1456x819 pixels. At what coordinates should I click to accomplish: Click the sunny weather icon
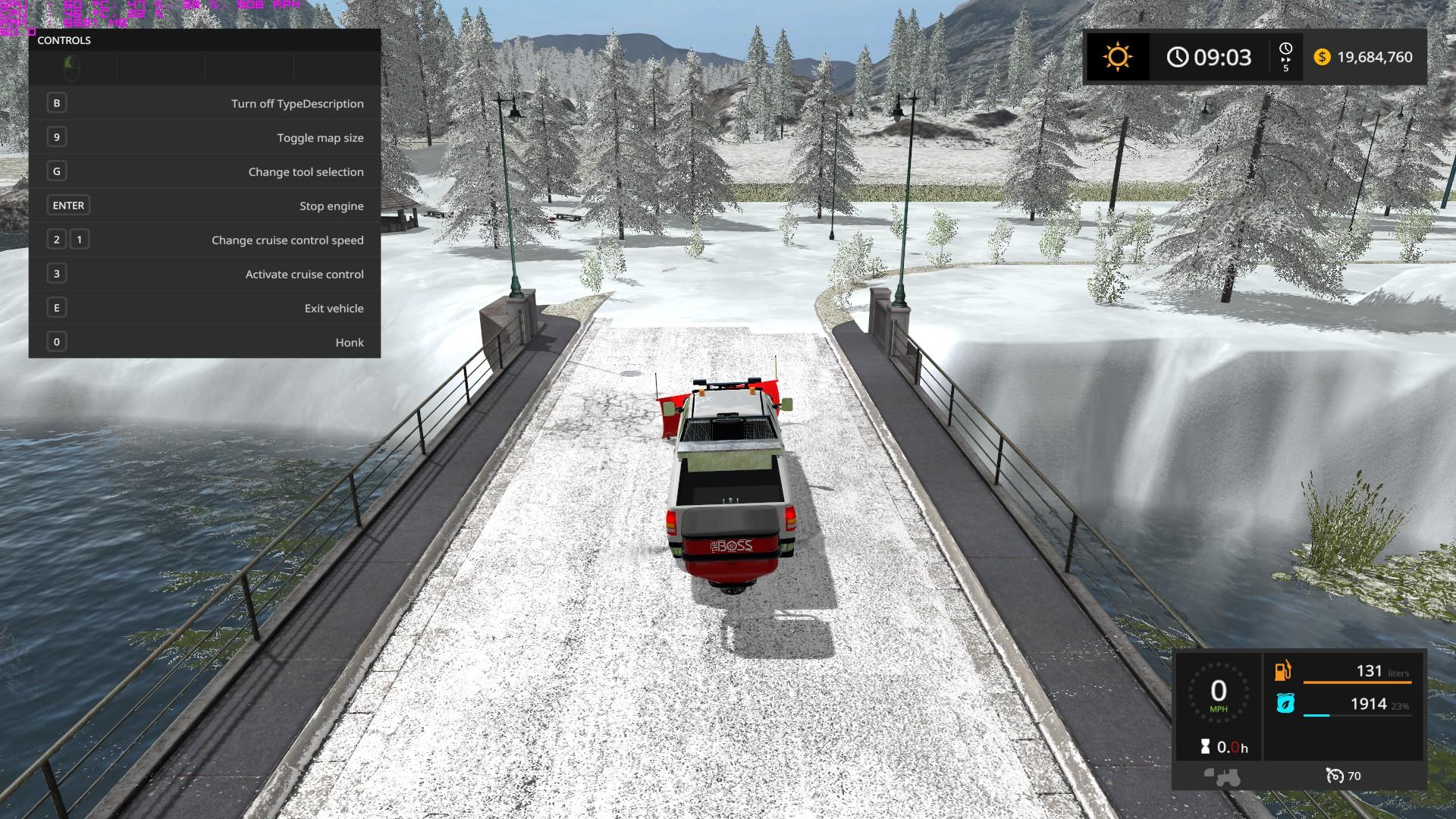coord(1117,57)
